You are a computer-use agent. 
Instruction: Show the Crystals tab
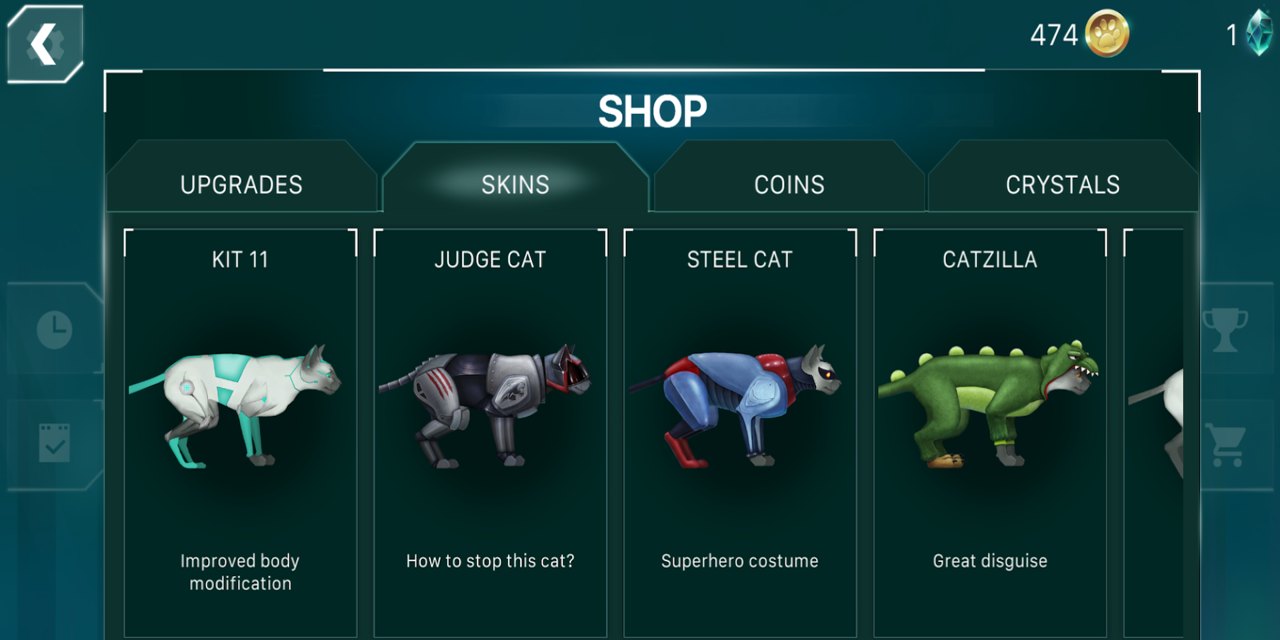[x=1062, y=184]
